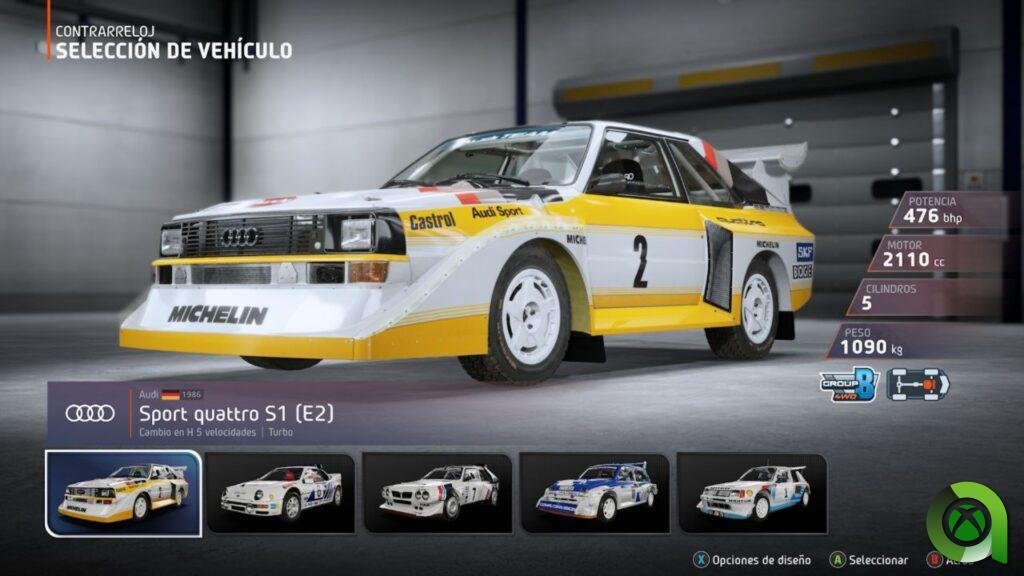The width and height of the screenshot is (1024, 576).
Task: Select the yellow-and-white Audi Sport quattro thumbnail
Action: pos(123,492)
